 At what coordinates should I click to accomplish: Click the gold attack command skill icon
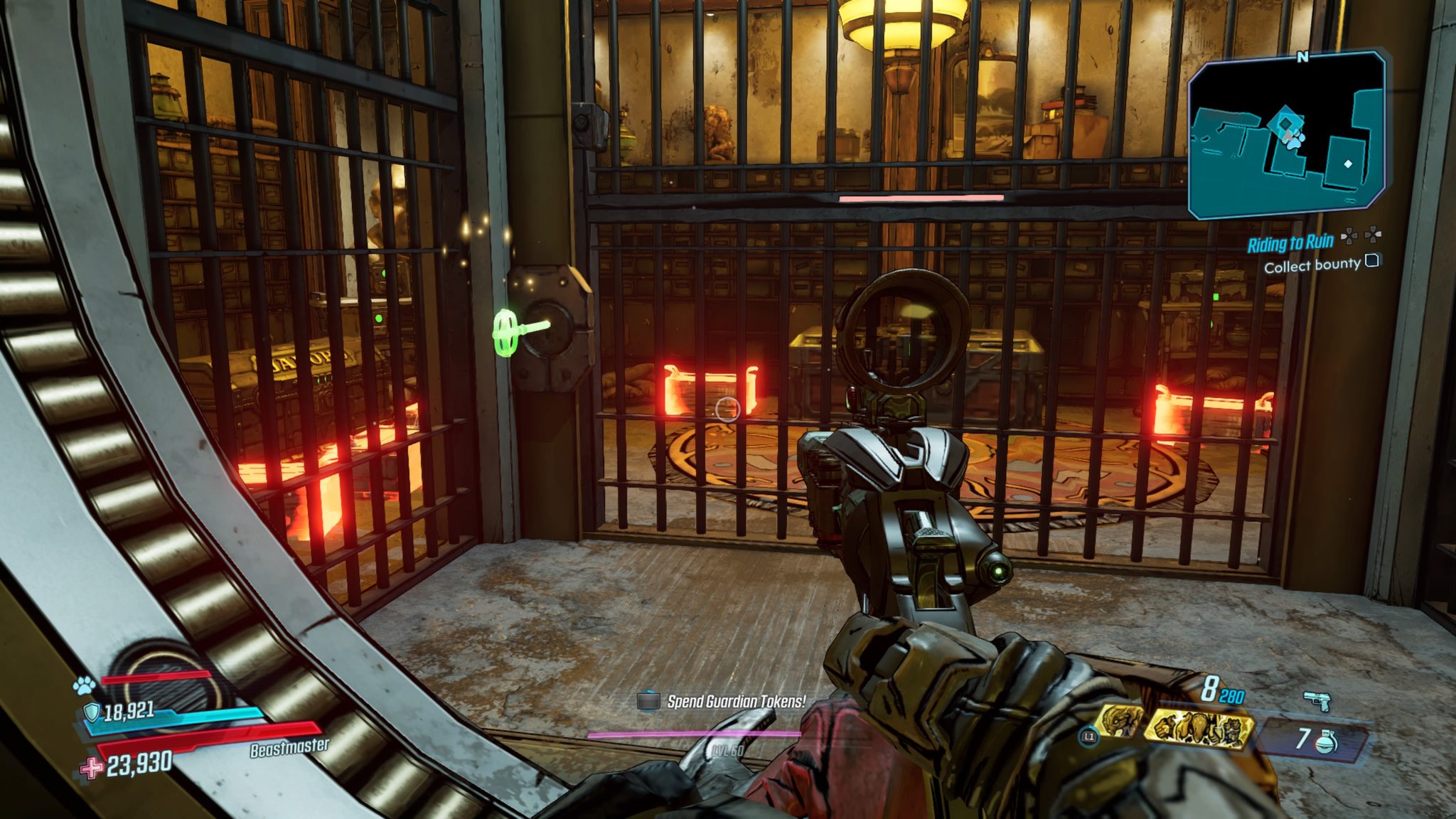pos(1198,727)
